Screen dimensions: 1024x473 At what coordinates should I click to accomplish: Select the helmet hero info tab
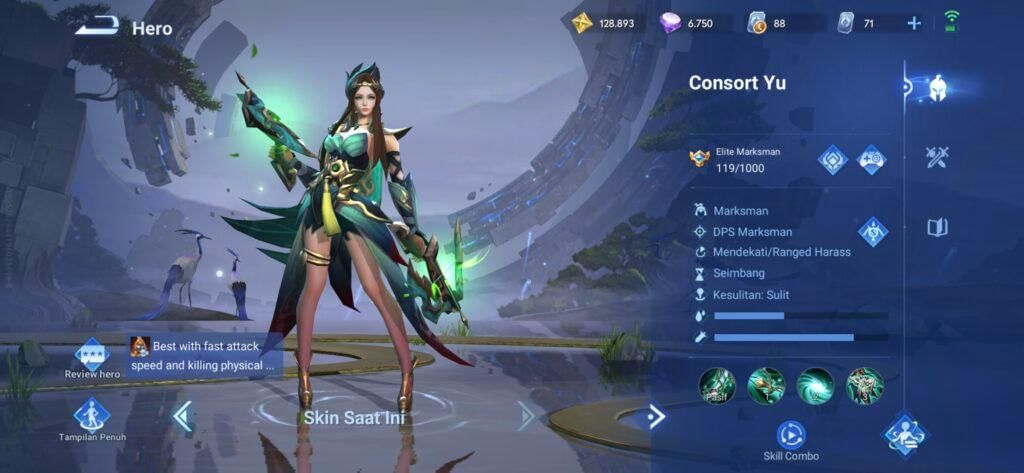click(x=938, y=88)
